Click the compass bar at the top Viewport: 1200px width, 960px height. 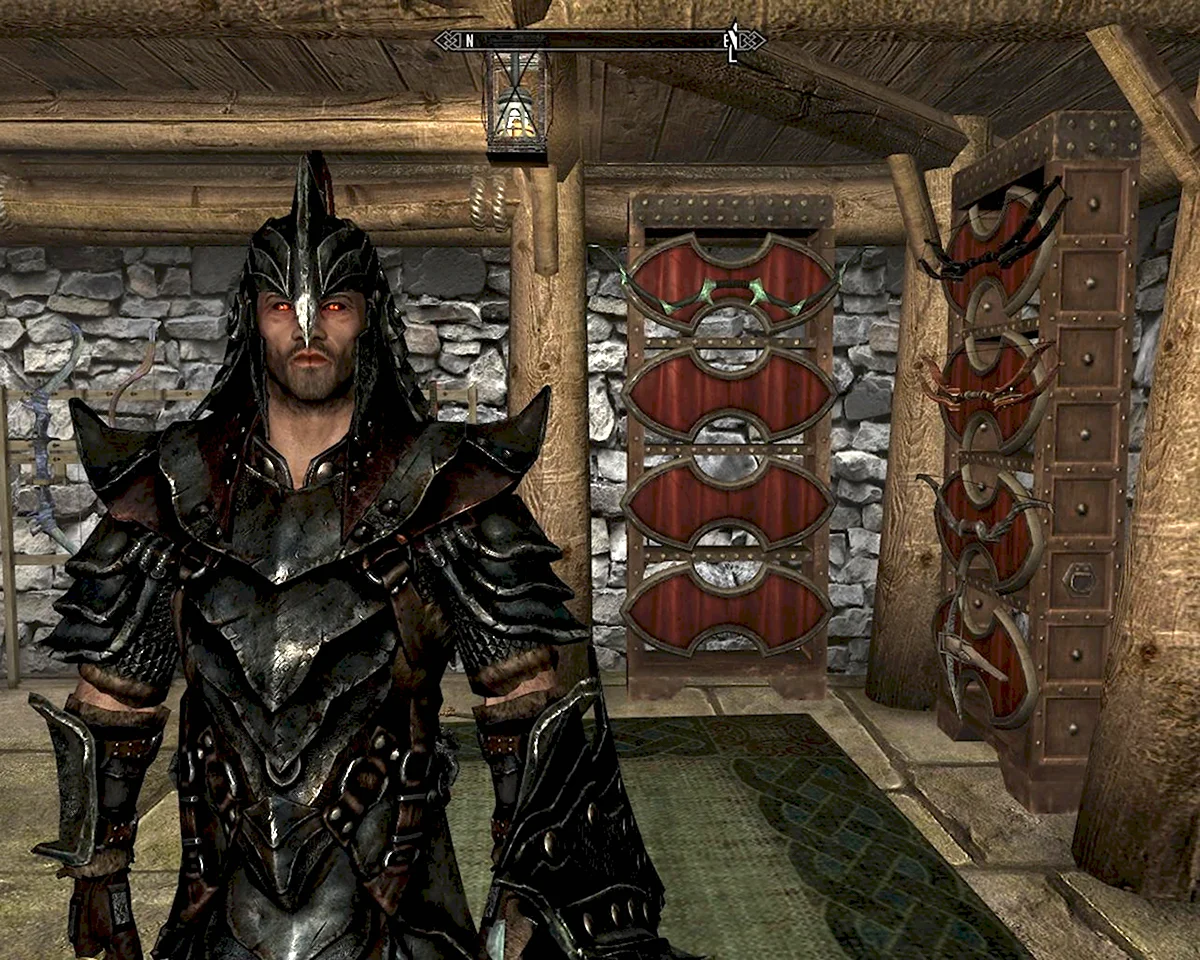click(x=598, y=41)
